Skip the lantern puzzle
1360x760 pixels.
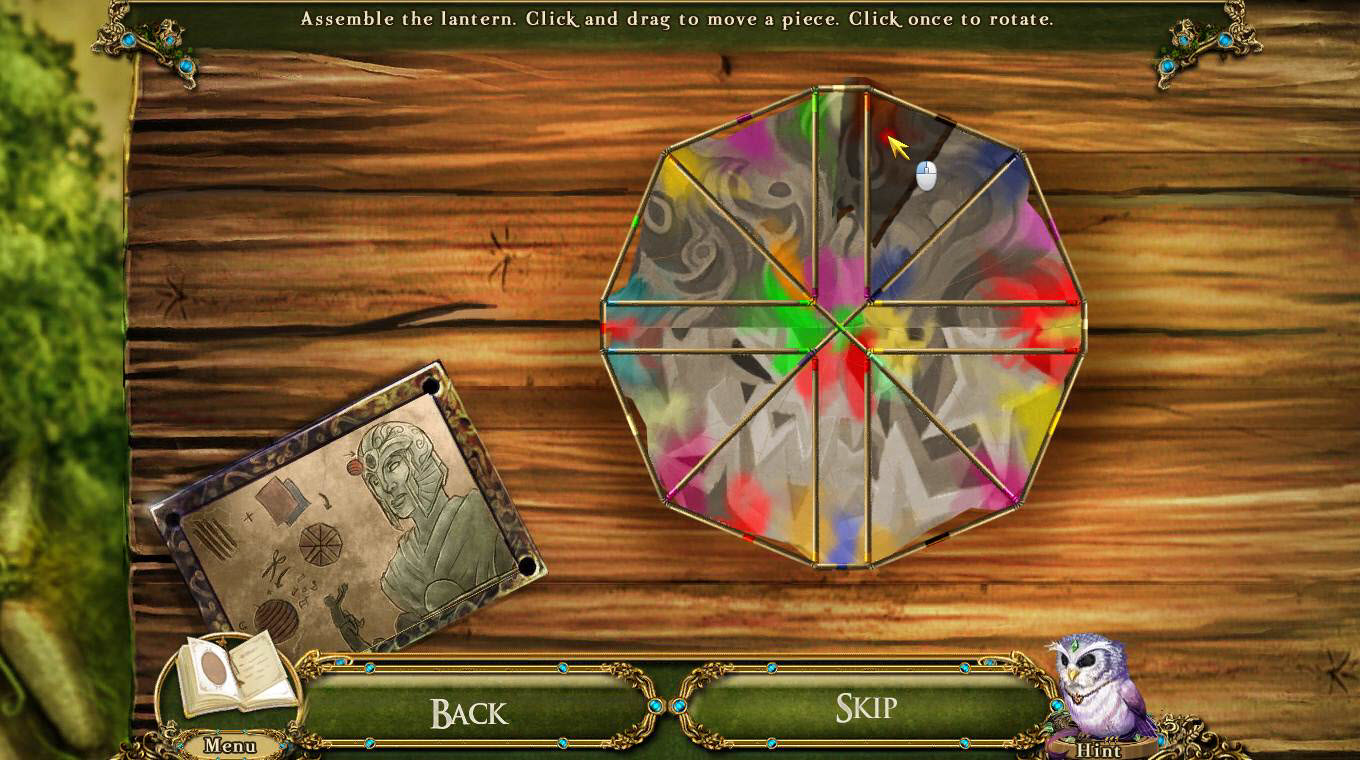click(866, 708)
